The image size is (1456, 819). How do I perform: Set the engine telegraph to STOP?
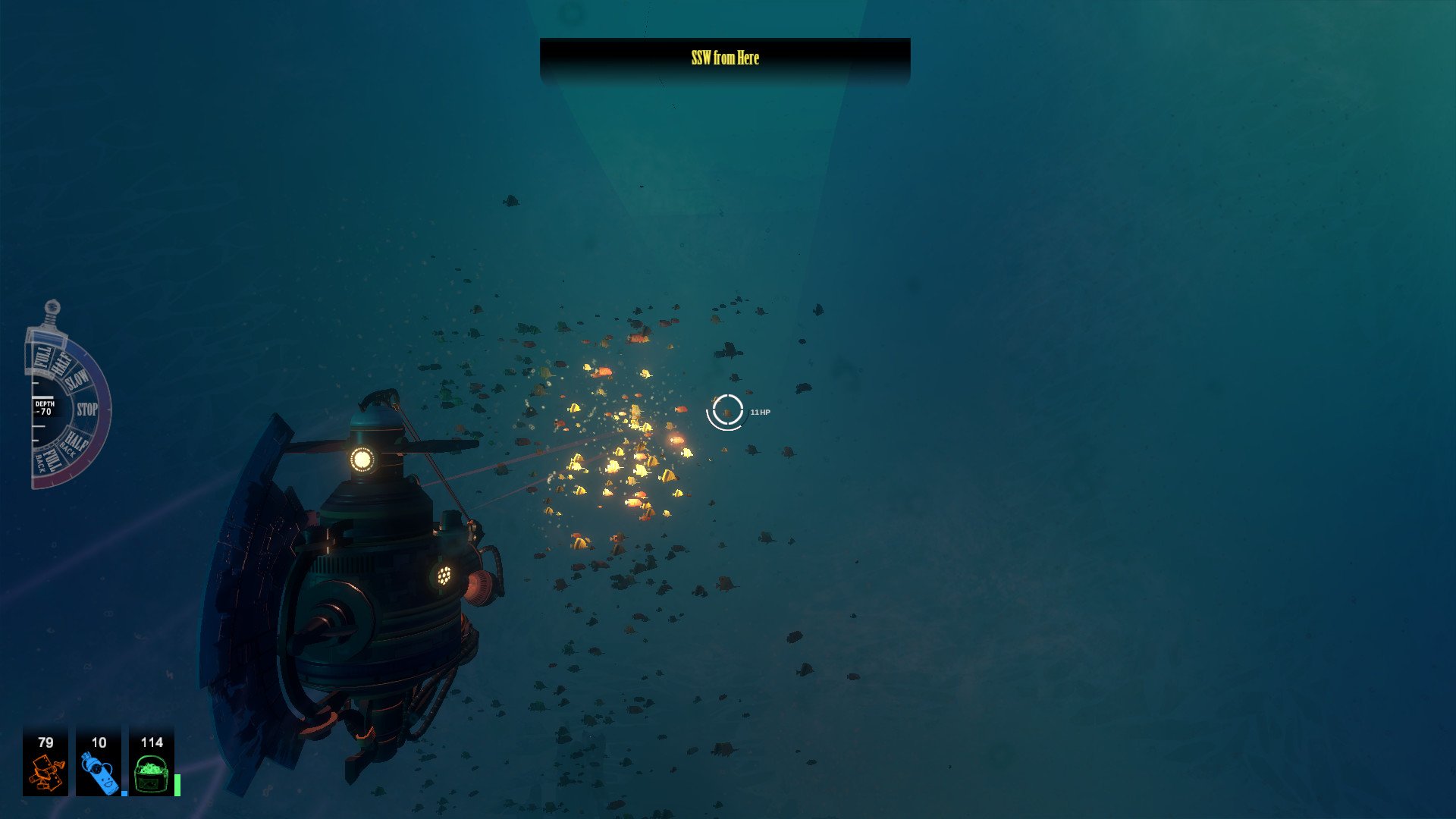pos(86,408)
